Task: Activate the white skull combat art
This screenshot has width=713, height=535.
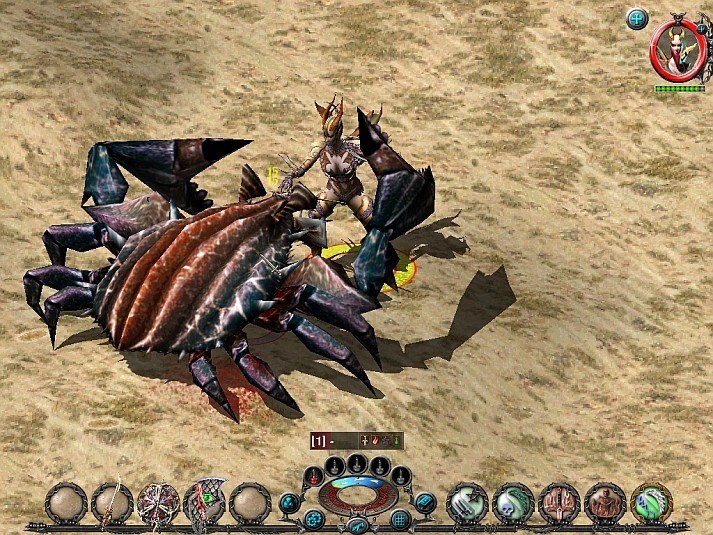Action: pyautogui.click(x=513, y=502)
